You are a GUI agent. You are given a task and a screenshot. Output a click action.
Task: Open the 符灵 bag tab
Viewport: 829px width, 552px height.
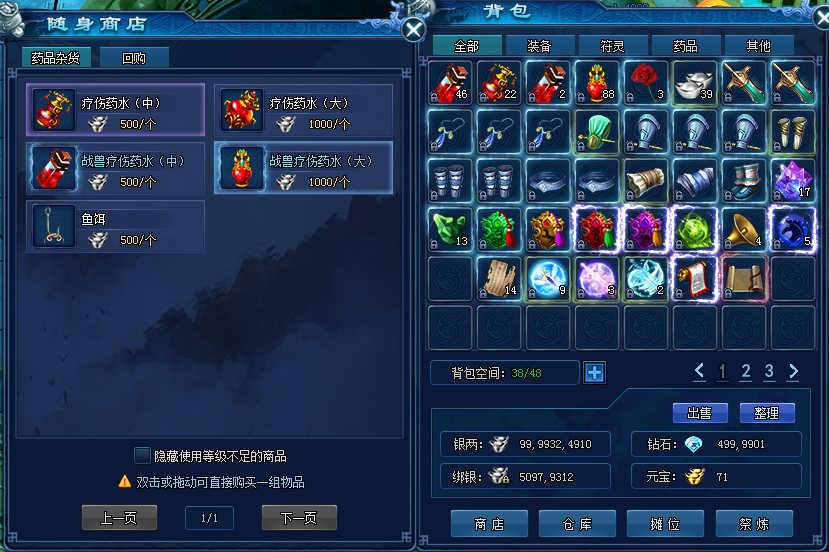pyautogui.click(x=612, y=46)
